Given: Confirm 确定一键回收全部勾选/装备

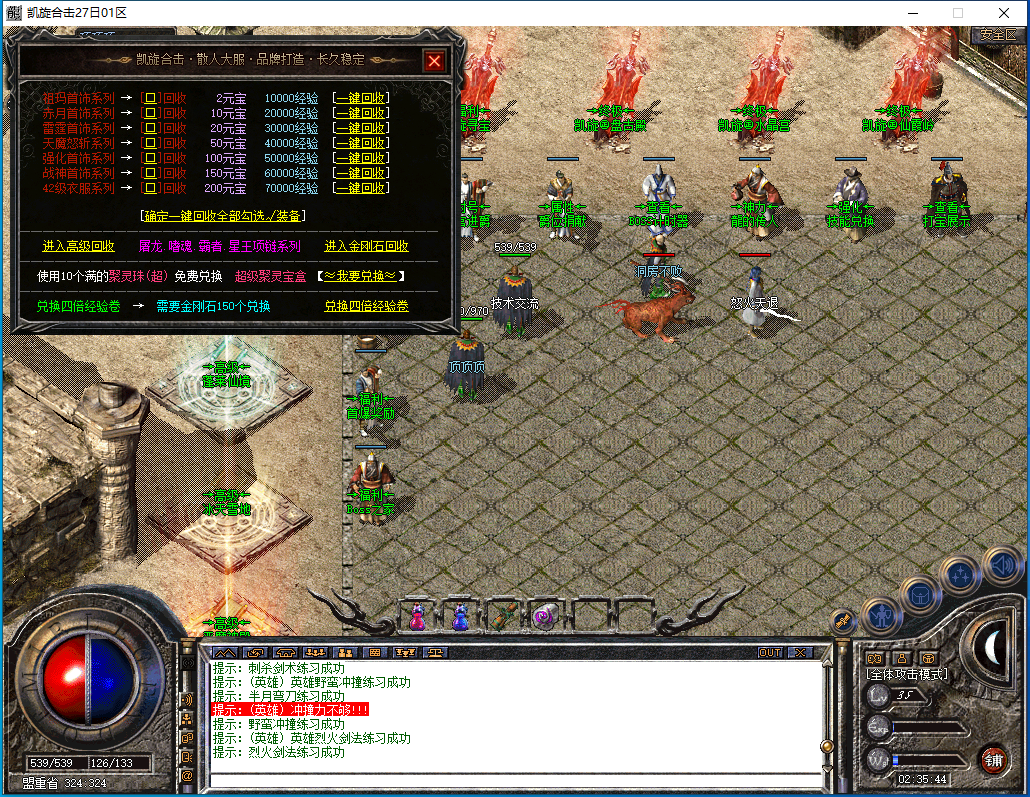Looking at the screenshot, I should 223,215.
